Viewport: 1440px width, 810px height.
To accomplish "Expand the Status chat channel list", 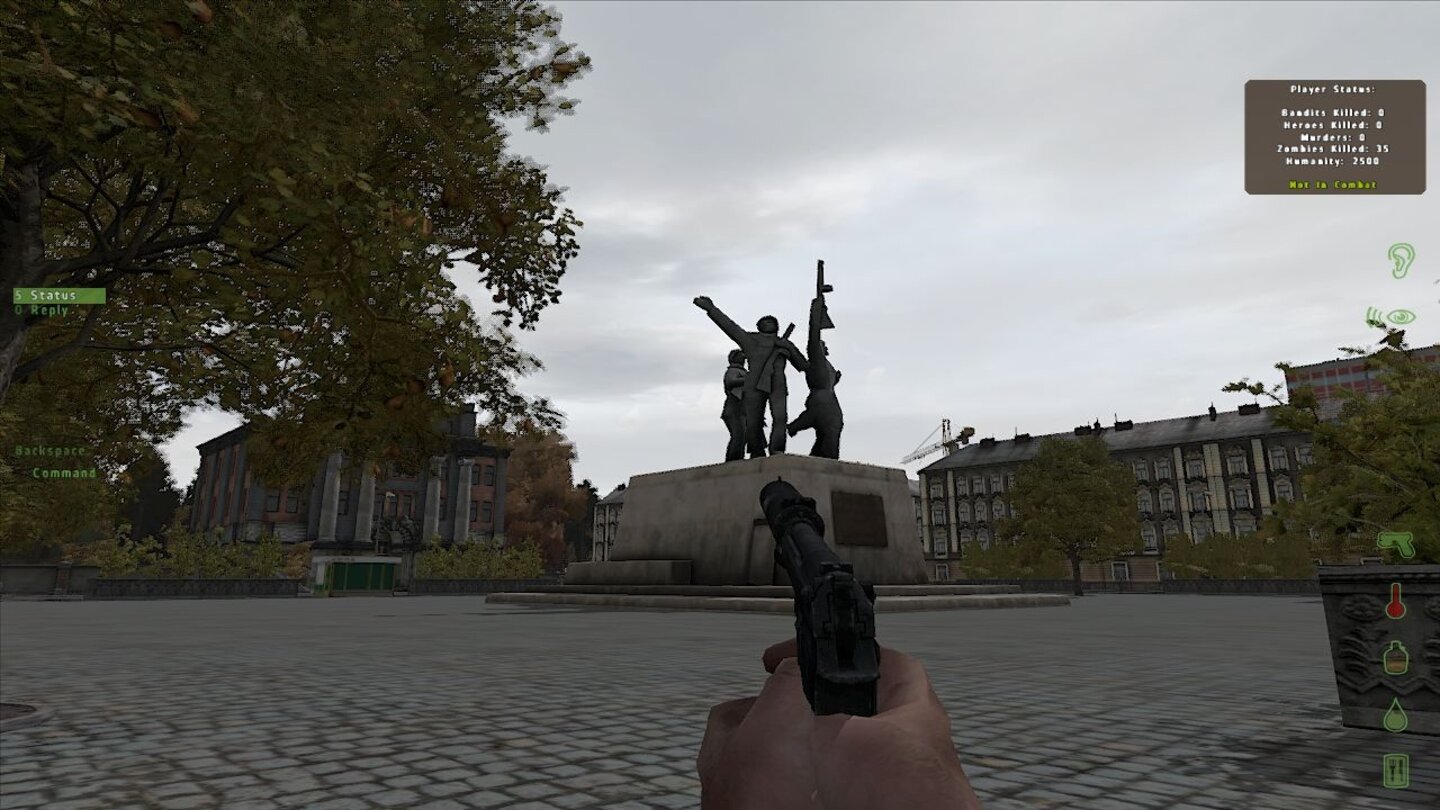I will pos(45,295).
